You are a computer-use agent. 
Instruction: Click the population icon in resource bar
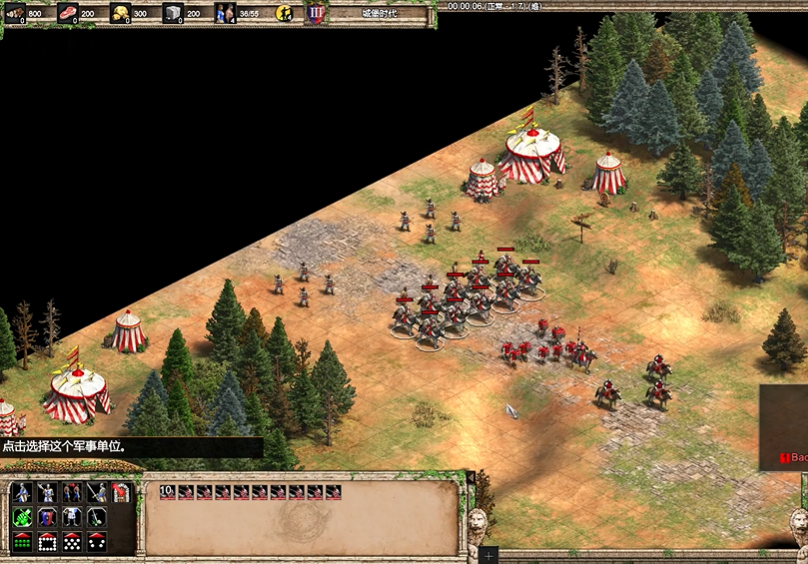(x=225, y=13)
